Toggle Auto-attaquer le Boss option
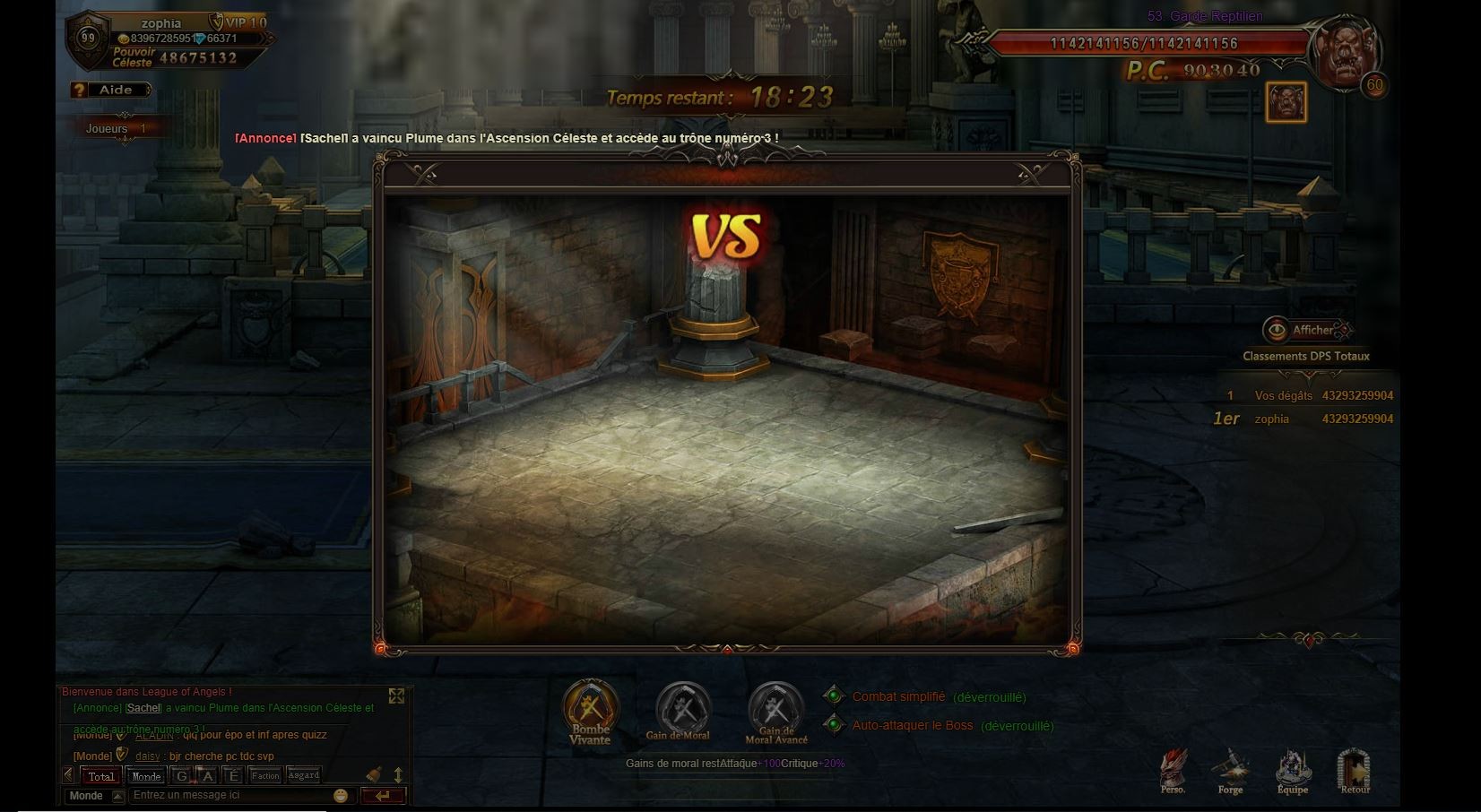The image size is (1481, 812). coord(835,725)
